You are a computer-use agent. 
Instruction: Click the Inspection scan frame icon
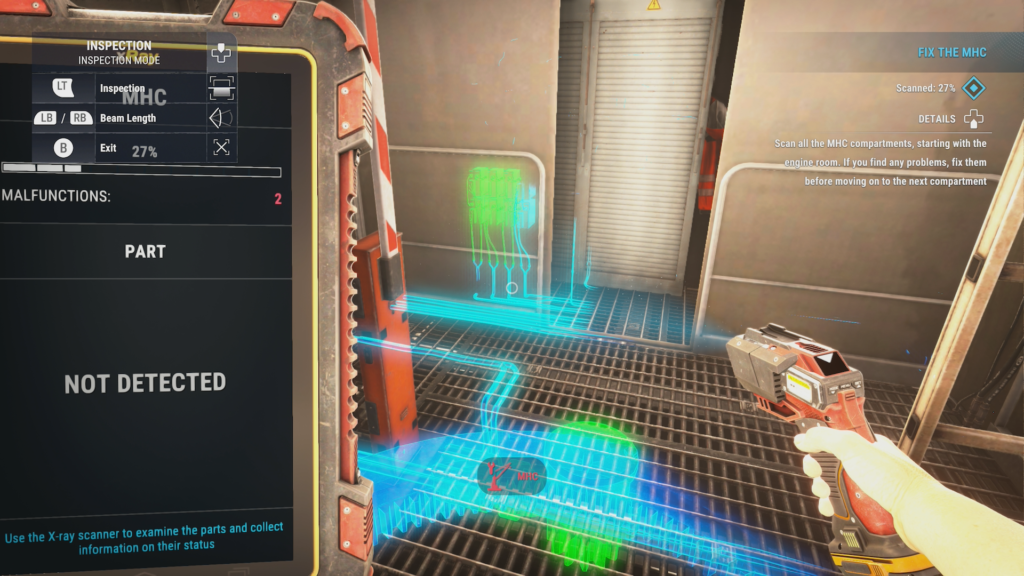tap(221, 89)
